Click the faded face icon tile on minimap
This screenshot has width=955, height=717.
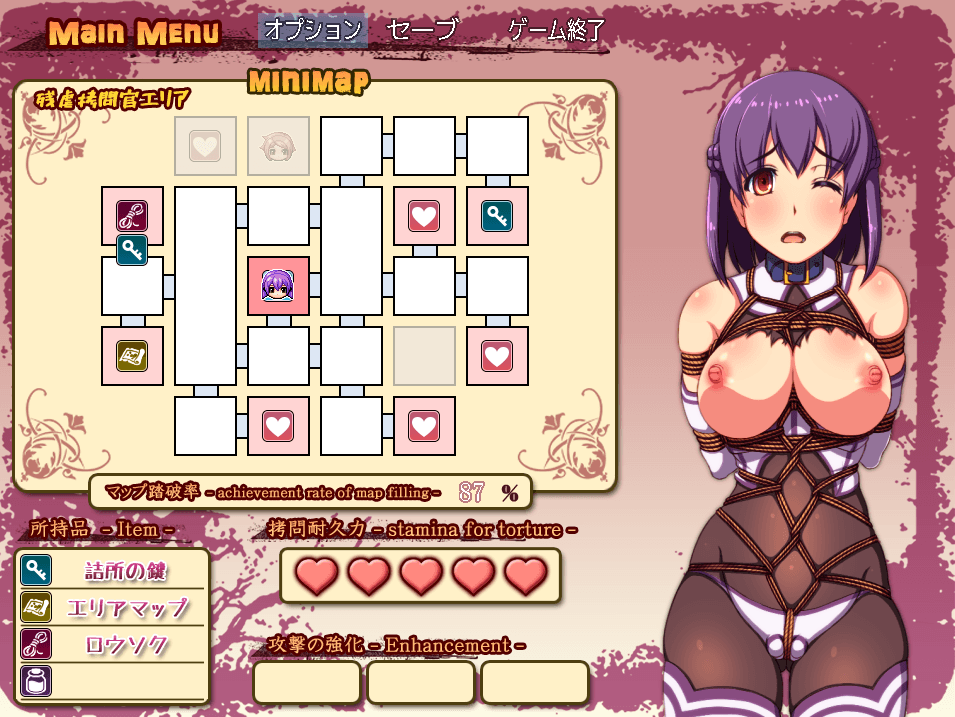coord(278,146)
